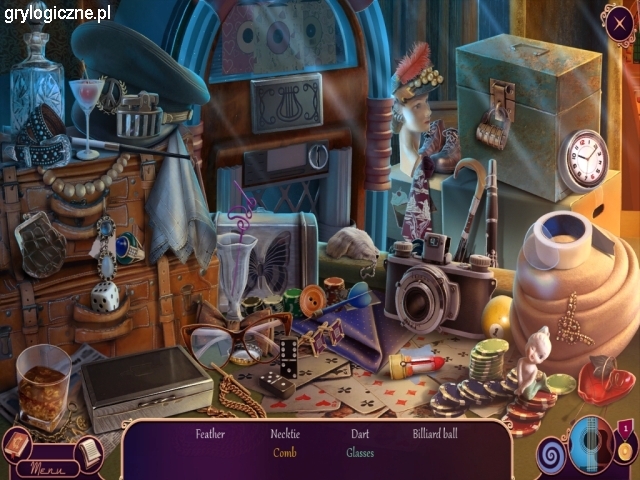
Task: Select Comb in the item list
Action: pyautogui.click(x=285, y=453)
